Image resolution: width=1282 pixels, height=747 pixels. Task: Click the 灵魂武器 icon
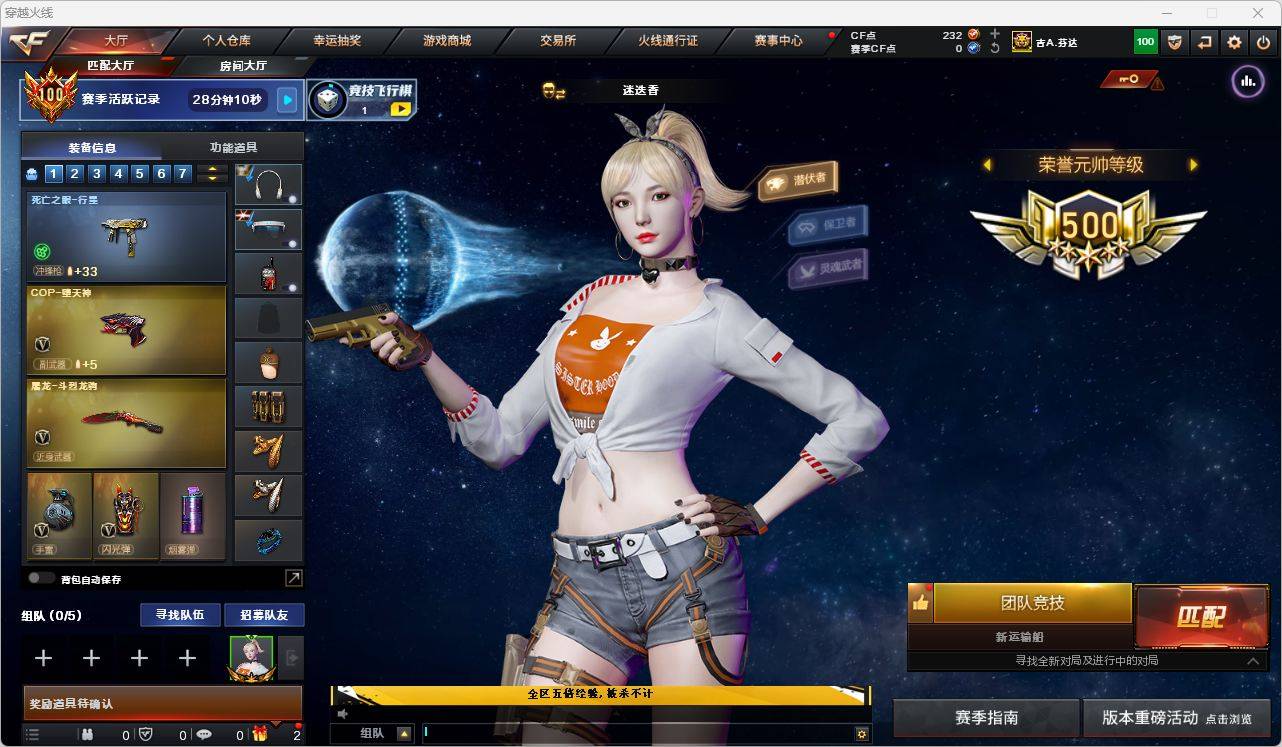828,266
